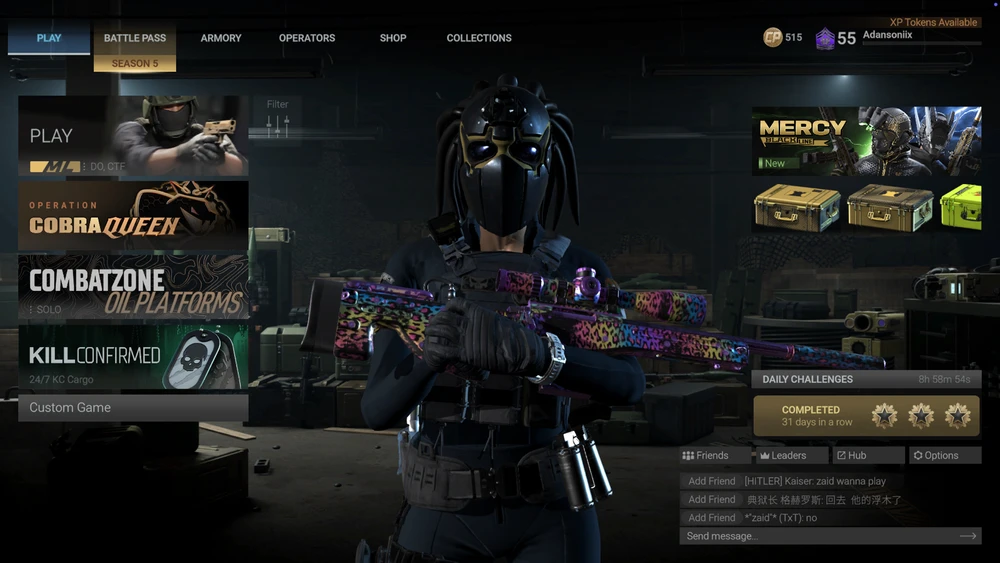This screenshot has height=563, width=1000.
Task: Show the Leaders board
Action: [790, 456]
